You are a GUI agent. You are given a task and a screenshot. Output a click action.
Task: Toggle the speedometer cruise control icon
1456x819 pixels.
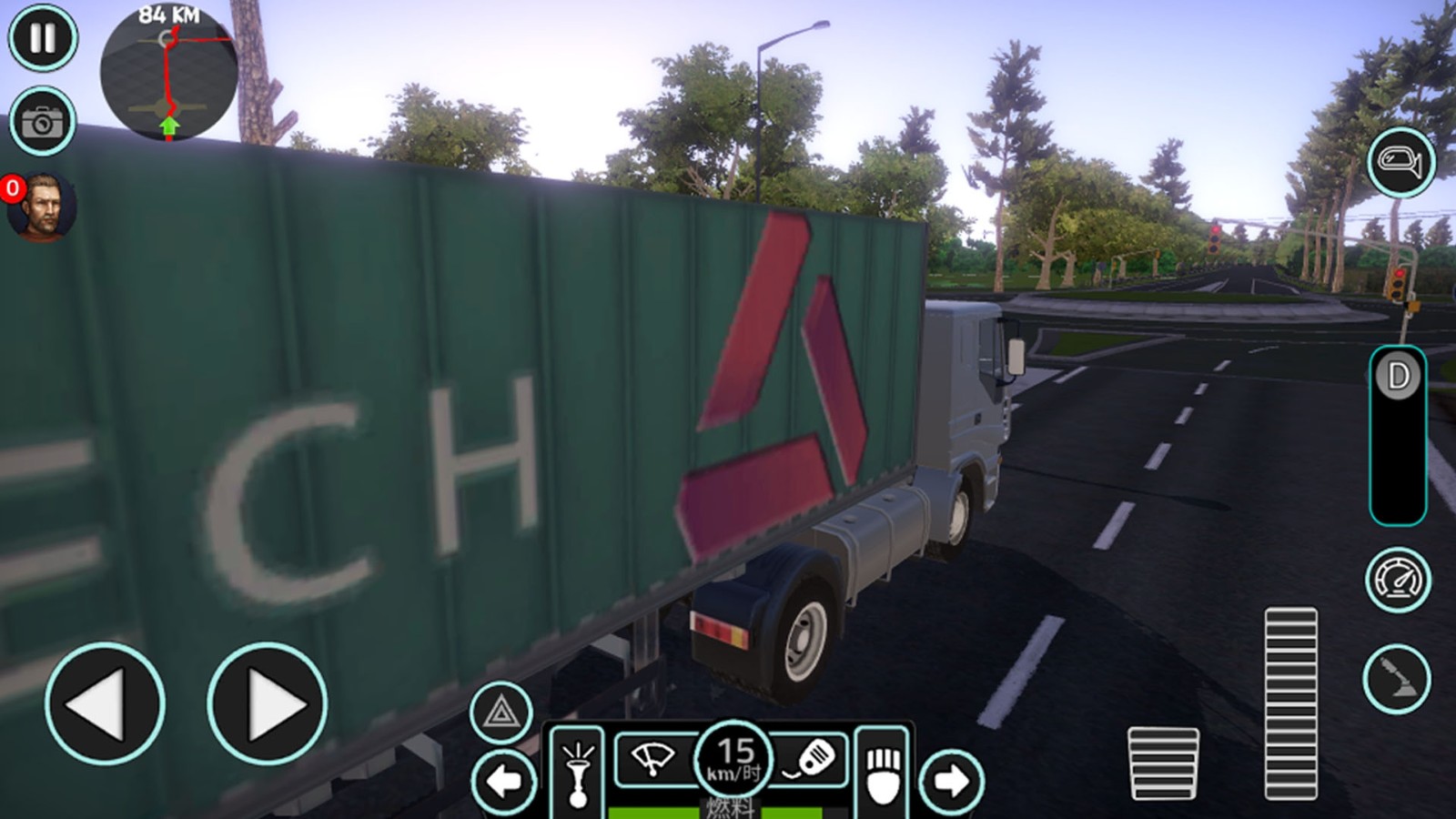tap(1398, 581)
